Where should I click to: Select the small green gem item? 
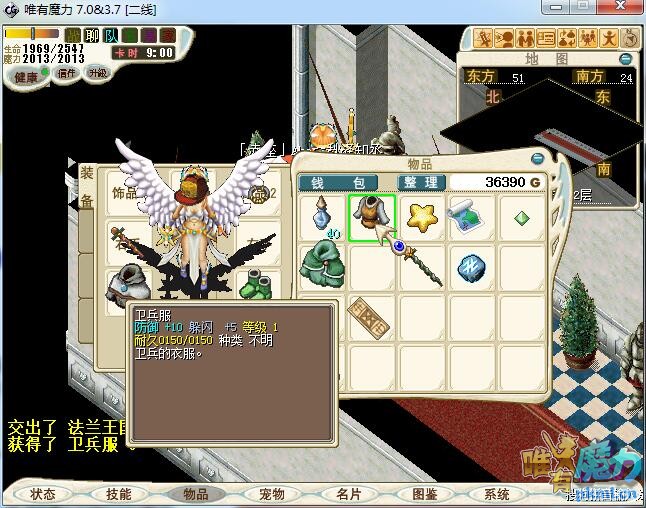click(521, 217)
